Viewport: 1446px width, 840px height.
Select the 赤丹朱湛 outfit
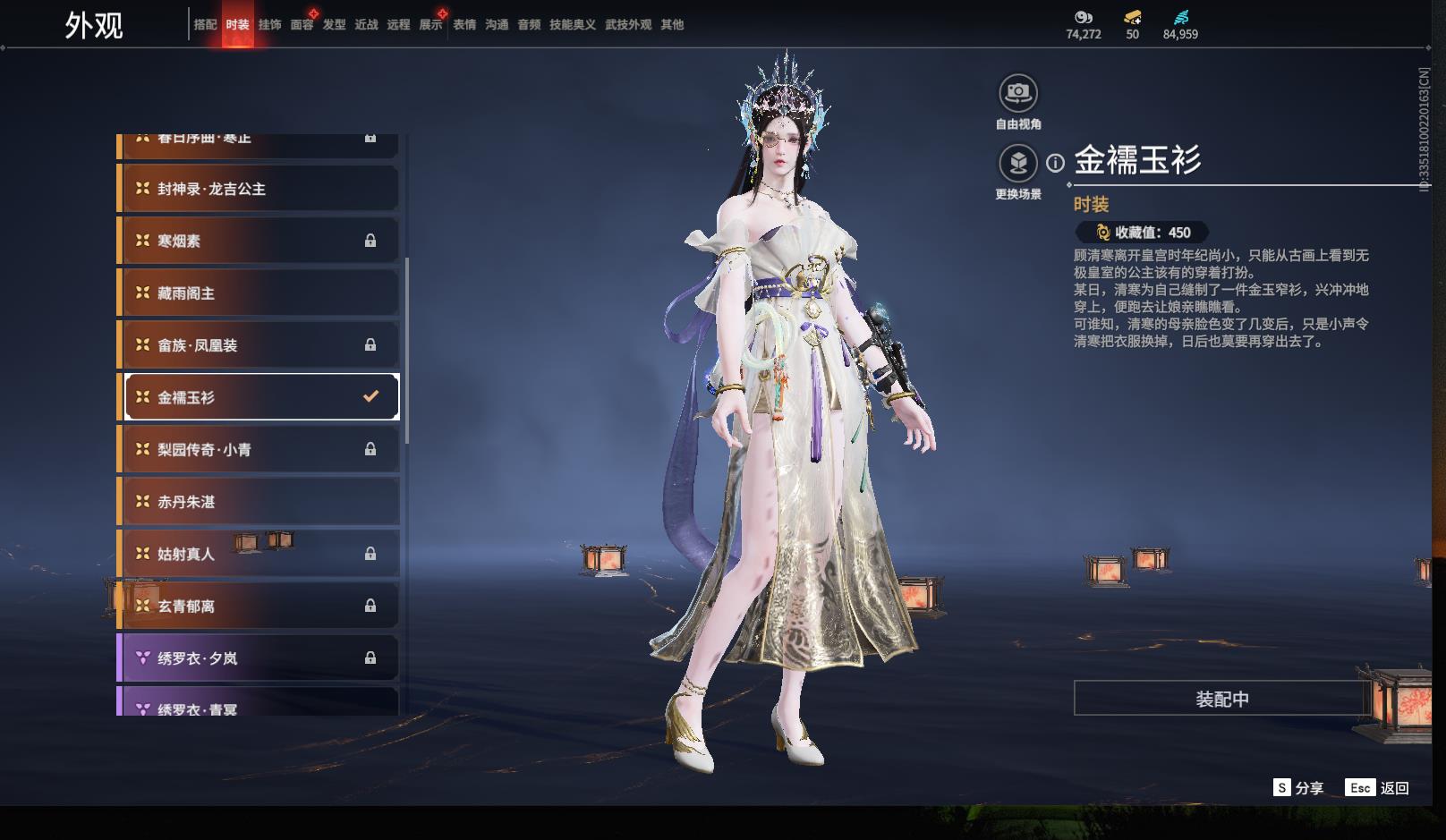259,502
